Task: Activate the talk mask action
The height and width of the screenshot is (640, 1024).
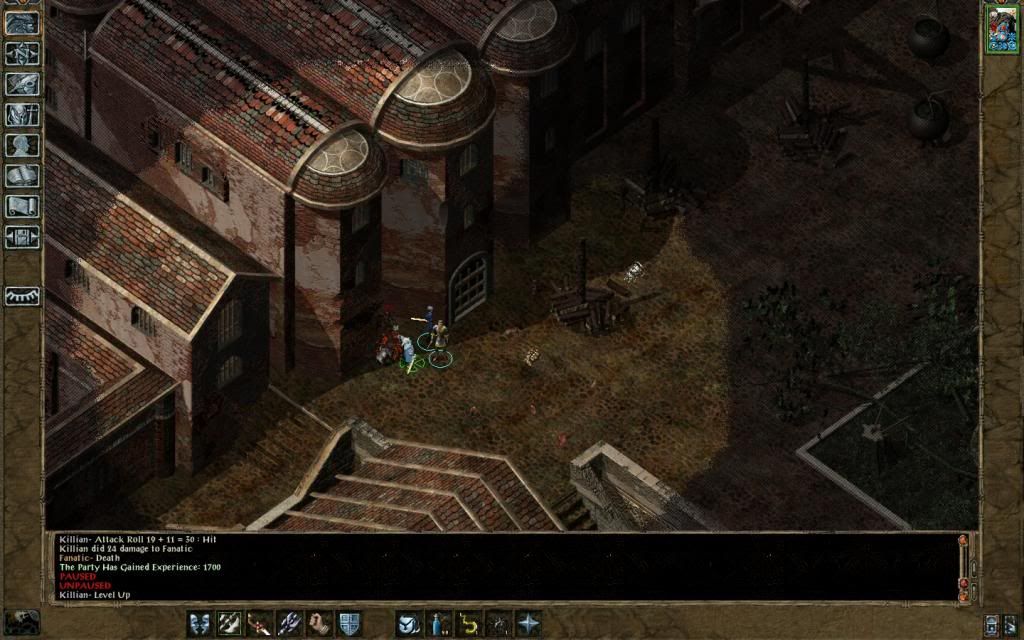Action: 200,624
